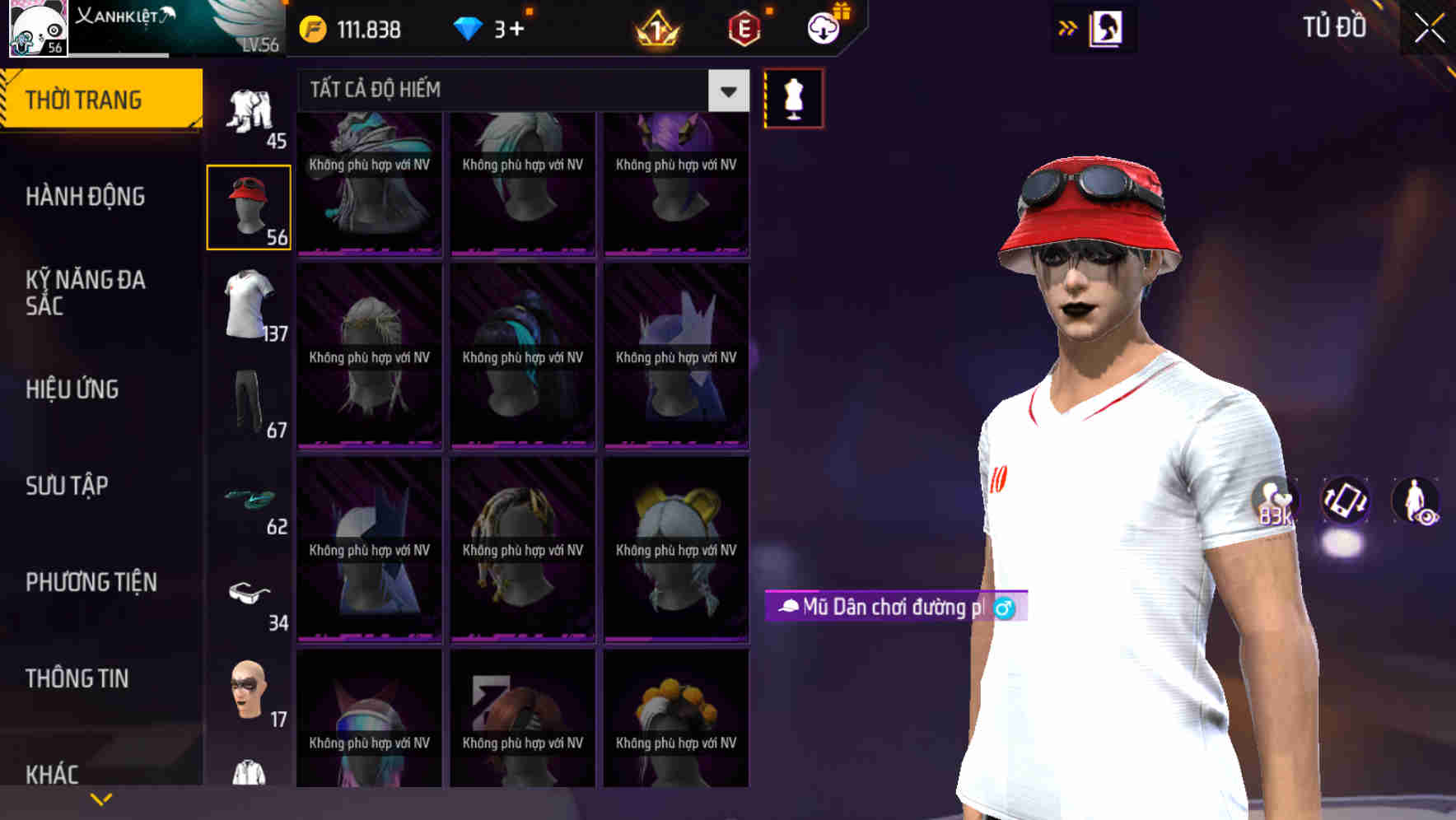Select the first Không phù hợp với NV item
The image size is (1456, 820).
[369, 183]
